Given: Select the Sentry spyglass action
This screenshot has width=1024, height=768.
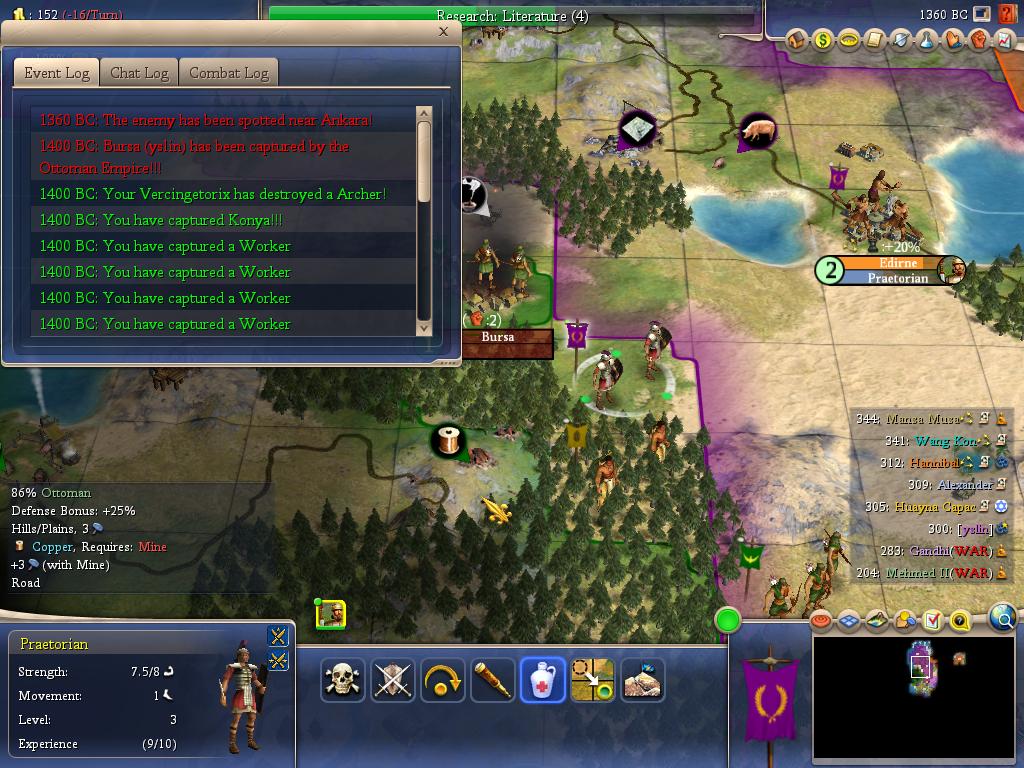Looking at the screenshot, I should (x=493, y=681).
